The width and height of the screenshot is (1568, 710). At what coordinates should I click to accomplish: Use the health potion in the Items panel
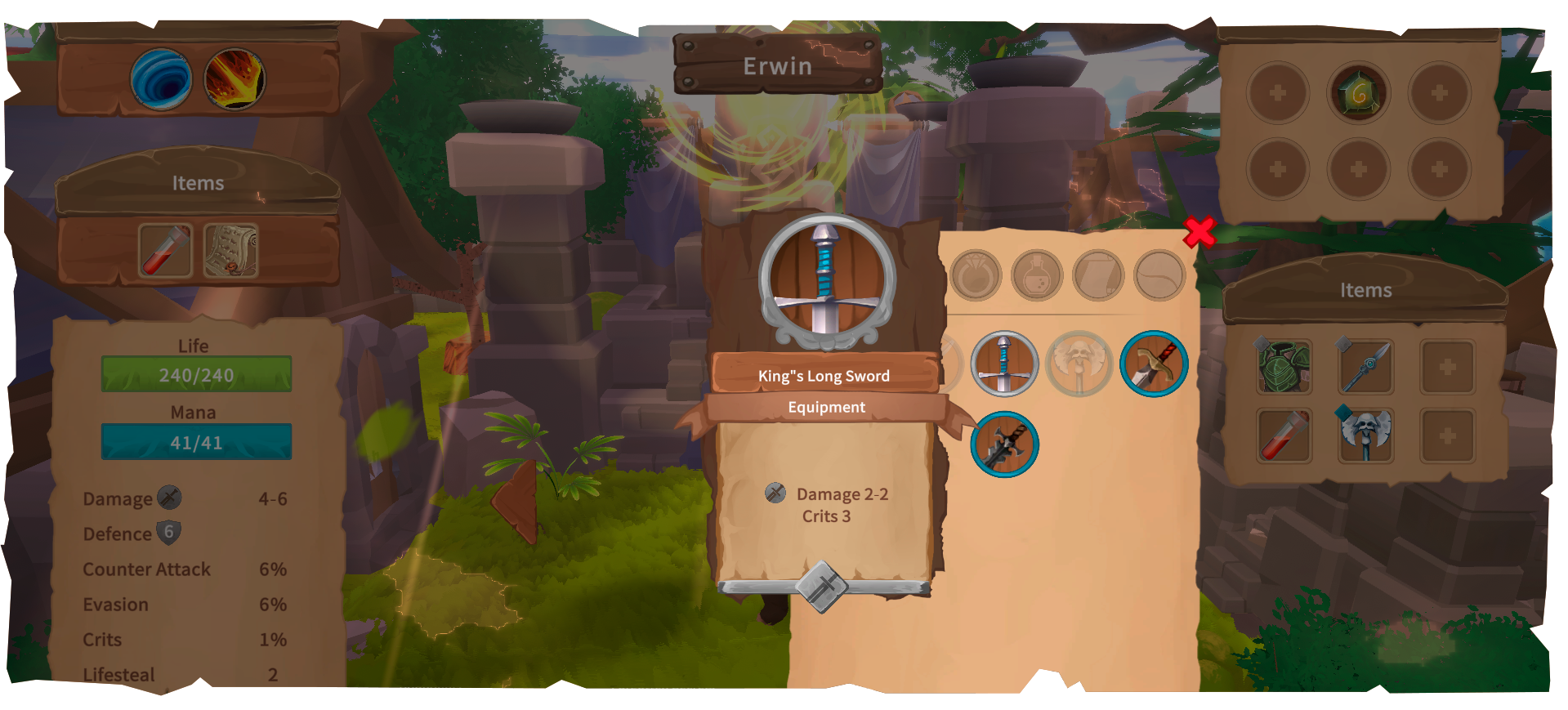click(163, 252)
